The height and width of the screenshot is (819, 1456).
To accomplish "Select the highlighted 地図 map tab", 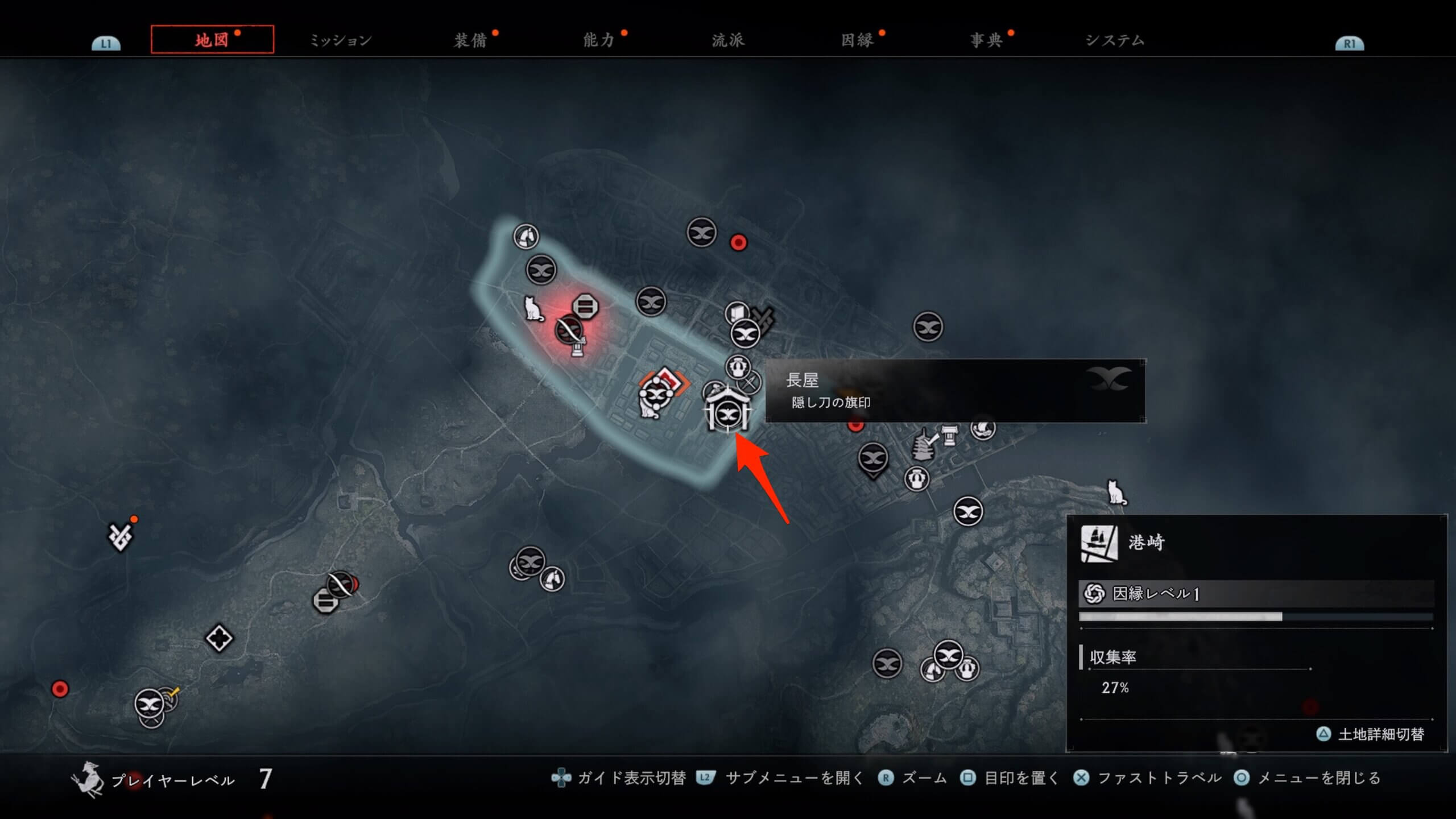I will point(212,40).
